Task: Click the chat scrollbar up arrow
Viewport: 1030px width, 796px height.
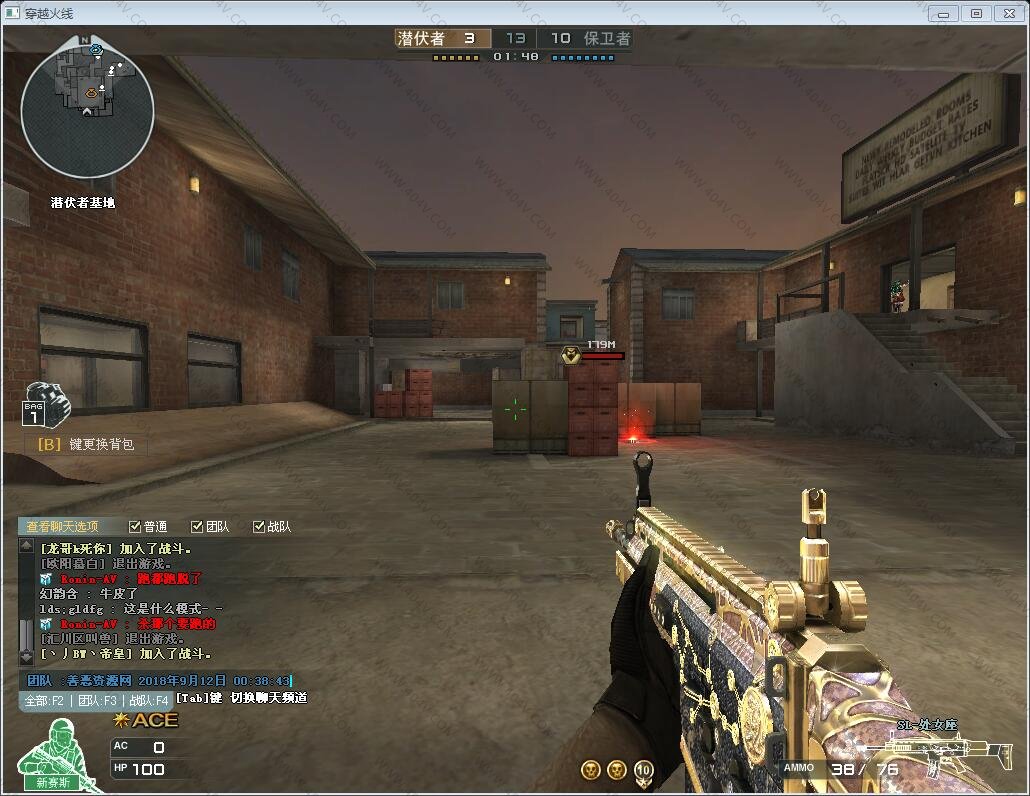Action: pos(26,546)
